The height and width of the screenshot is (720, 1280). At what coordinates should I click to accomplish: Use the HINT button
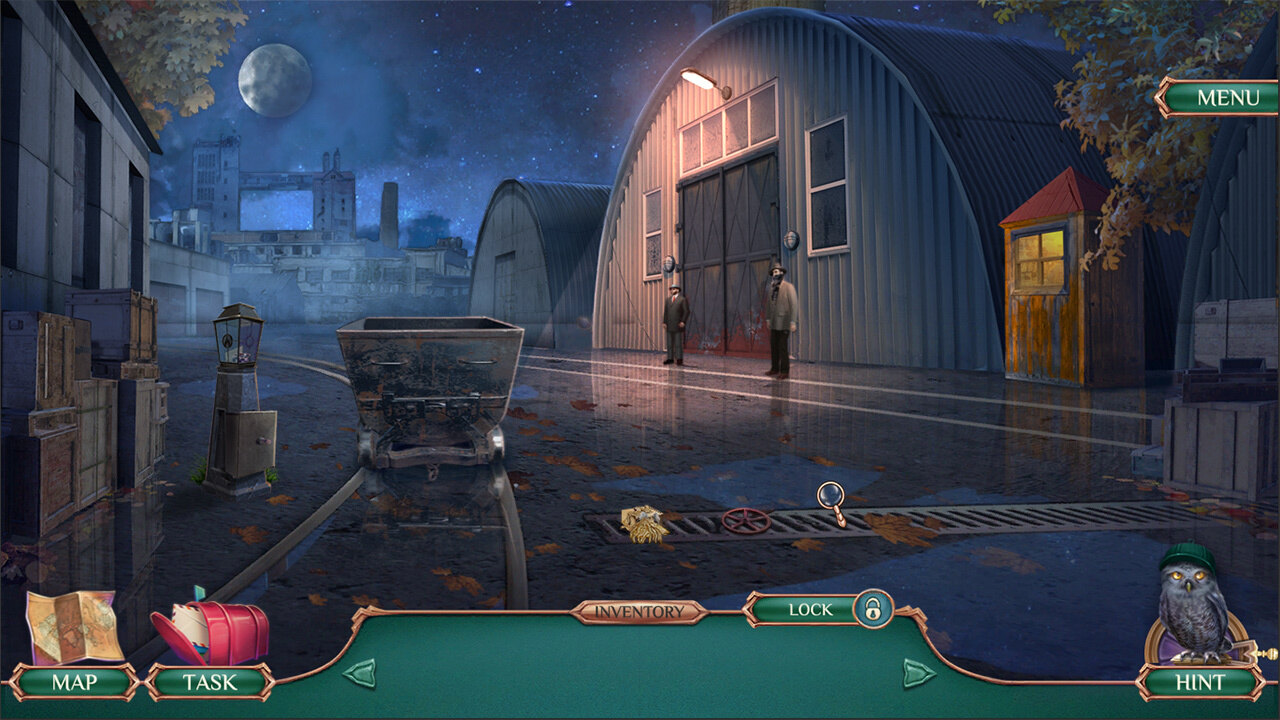point(1200,682)
